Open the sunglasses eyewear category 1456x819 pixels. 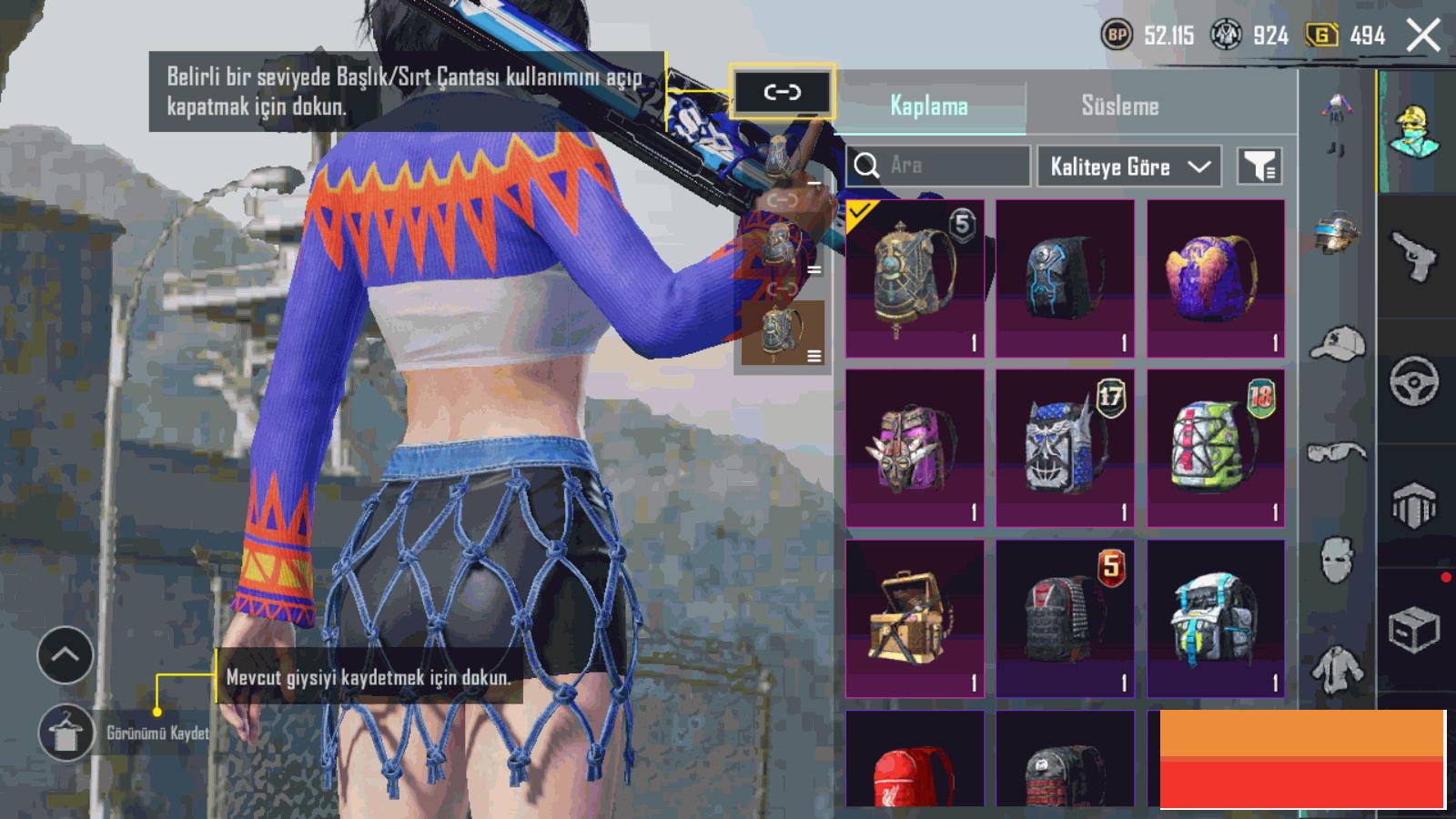pyautogui.click(x=1338, y=452)
